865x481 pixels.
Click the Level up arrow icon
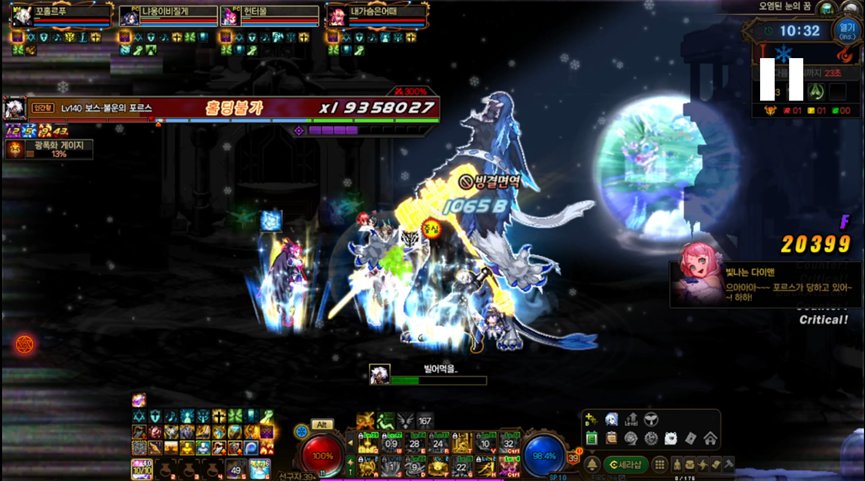(x=630, y=420)
